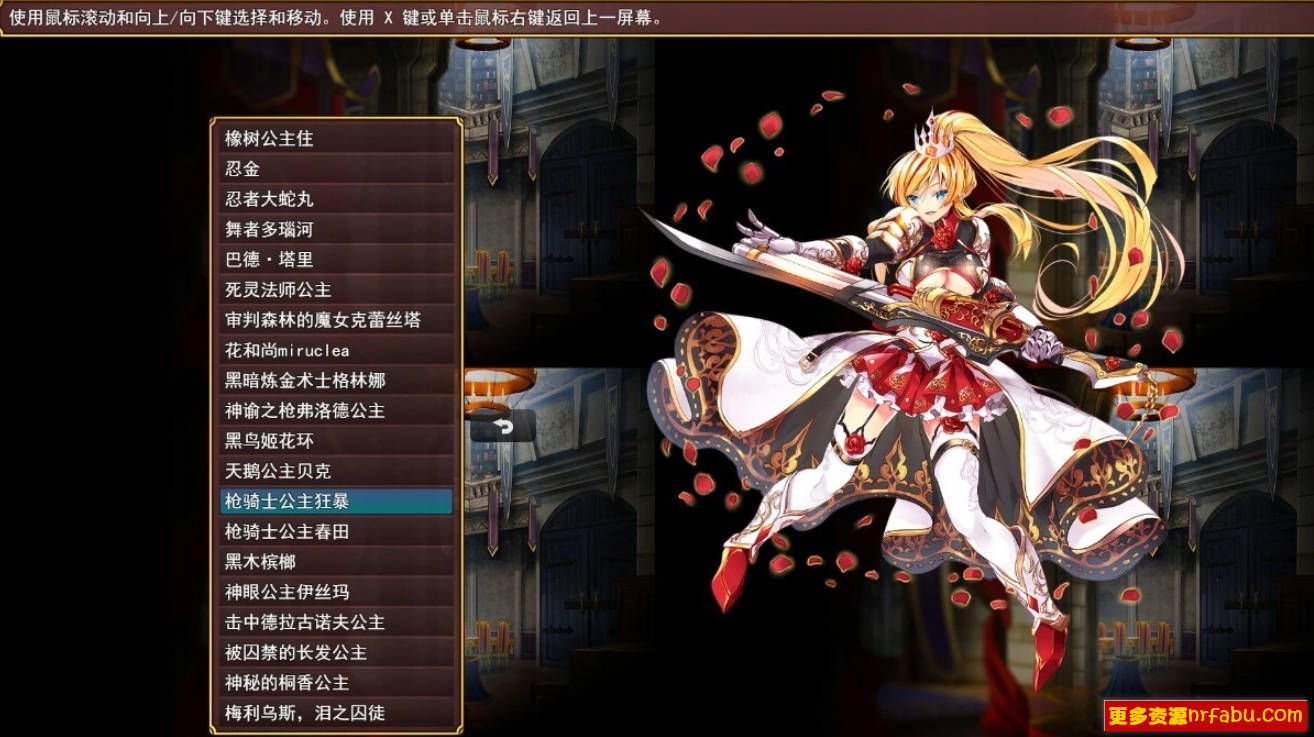Image resolution: width=1314 pixels, height=737 pixels.
Task: Choose 死灵法师公主 from the list
Action: 300,290
